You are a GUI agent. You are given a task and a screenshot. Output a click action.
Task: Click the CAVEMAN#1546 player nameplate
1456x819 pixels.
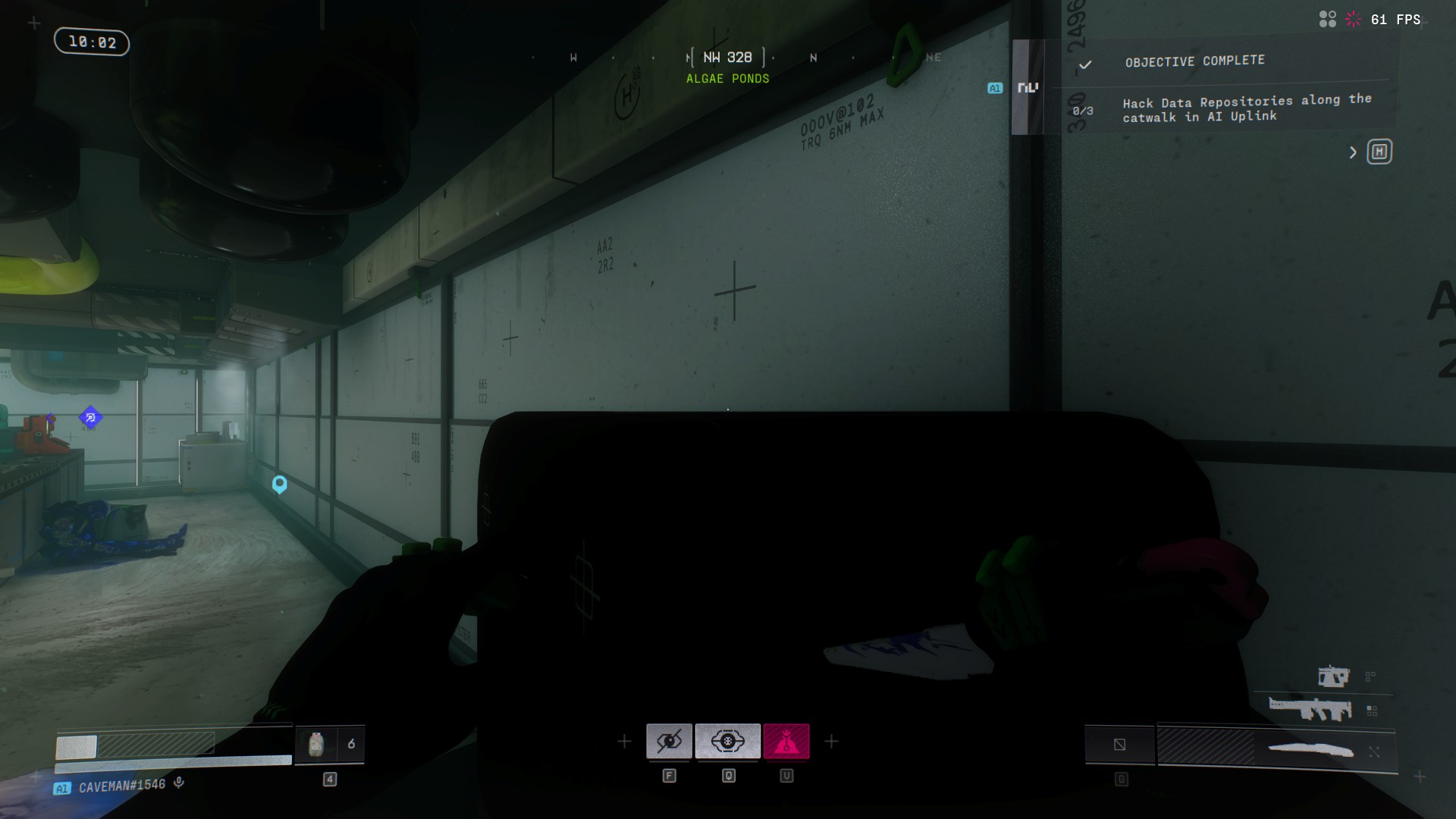pyautogui.click(x=121, y=786)
